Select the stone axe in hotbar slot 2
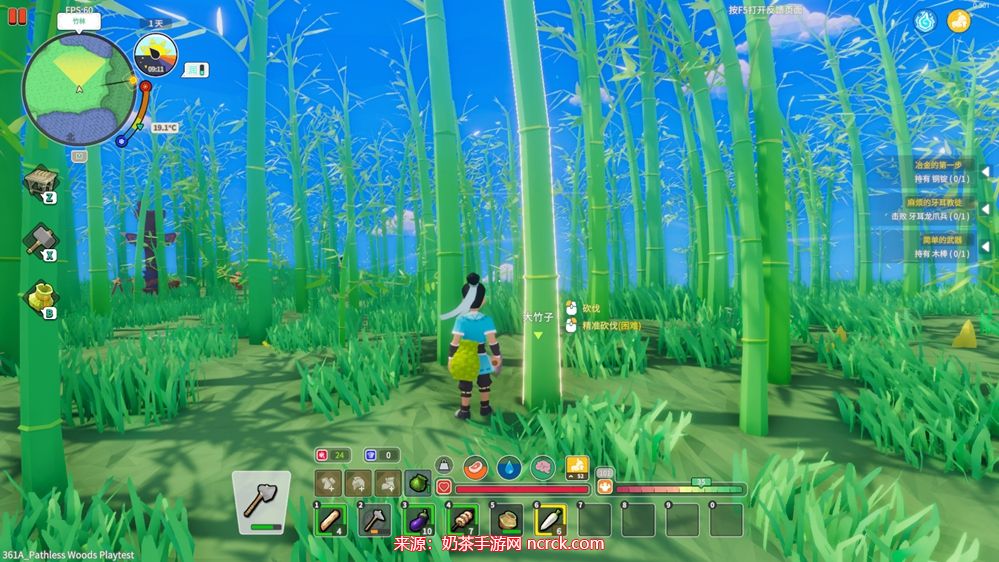This screenshot has height=562, width=999. tap(374, 519)
